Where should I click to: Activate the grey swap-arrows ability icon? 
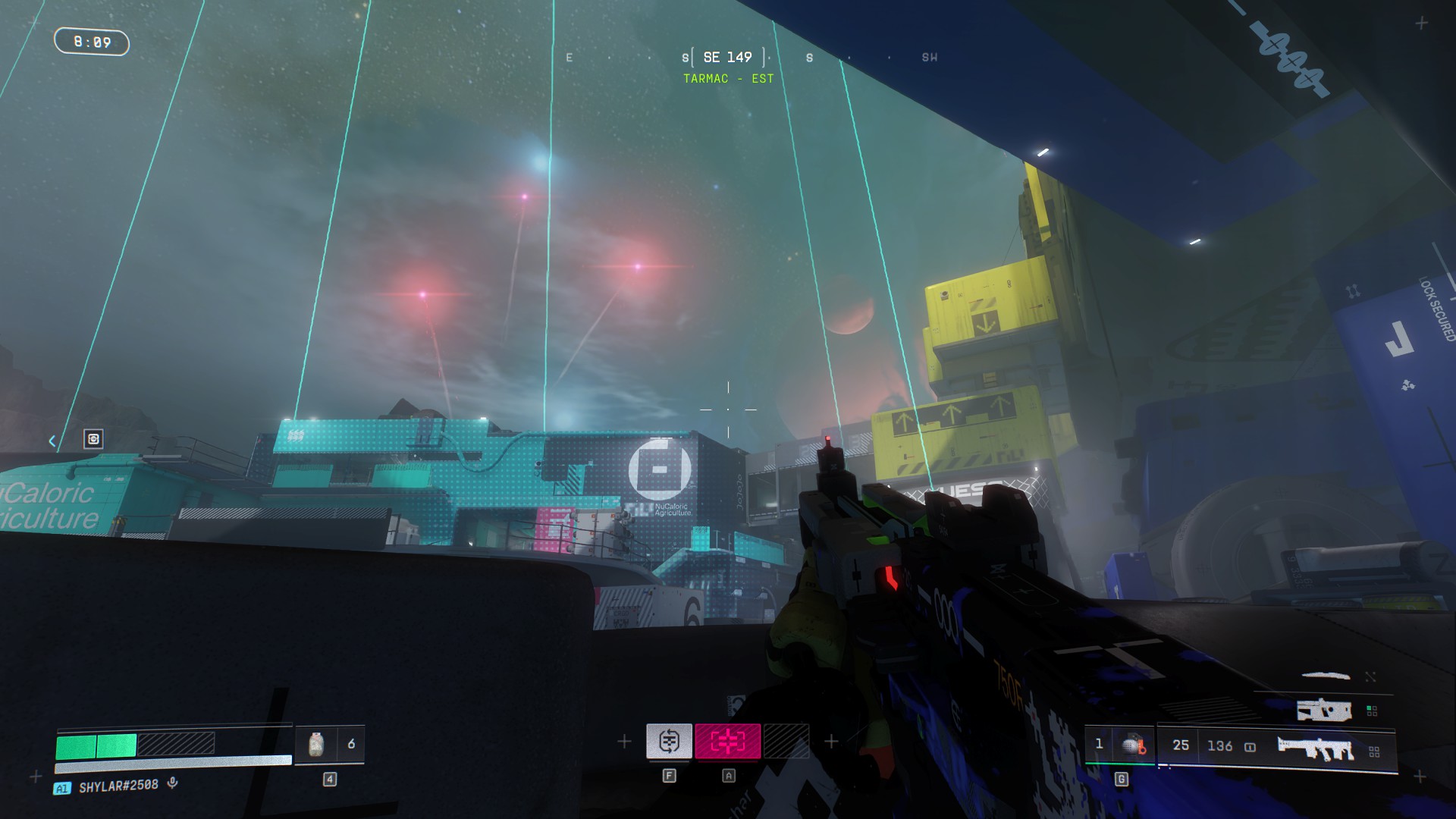pos(668,741)
